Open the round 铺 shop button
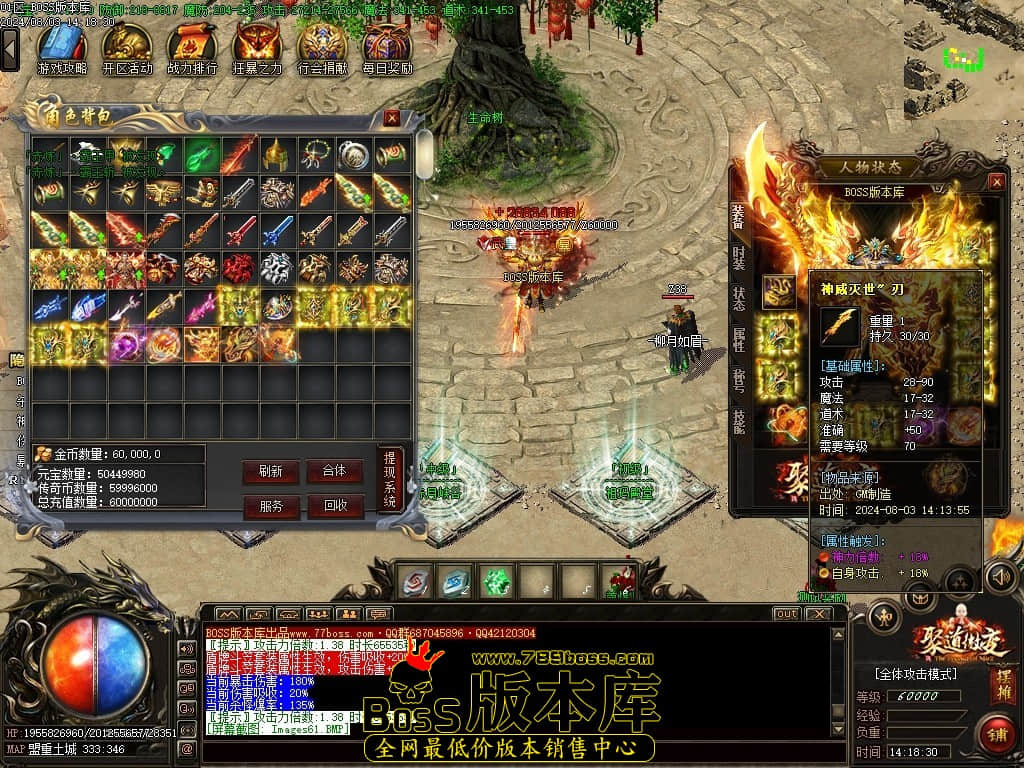 996,734
